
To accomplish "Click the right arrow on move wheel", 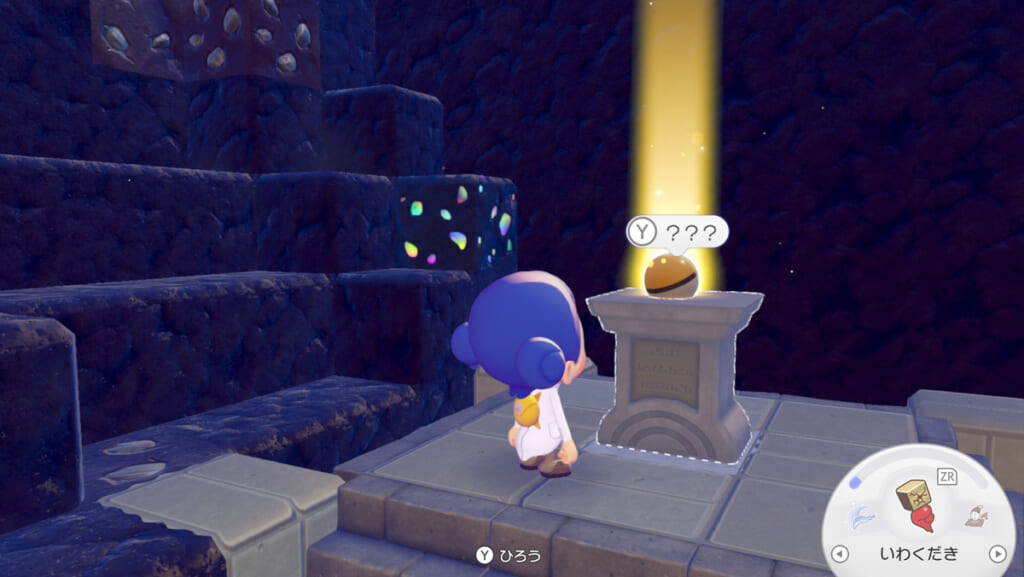I will (x=996, y=553).
